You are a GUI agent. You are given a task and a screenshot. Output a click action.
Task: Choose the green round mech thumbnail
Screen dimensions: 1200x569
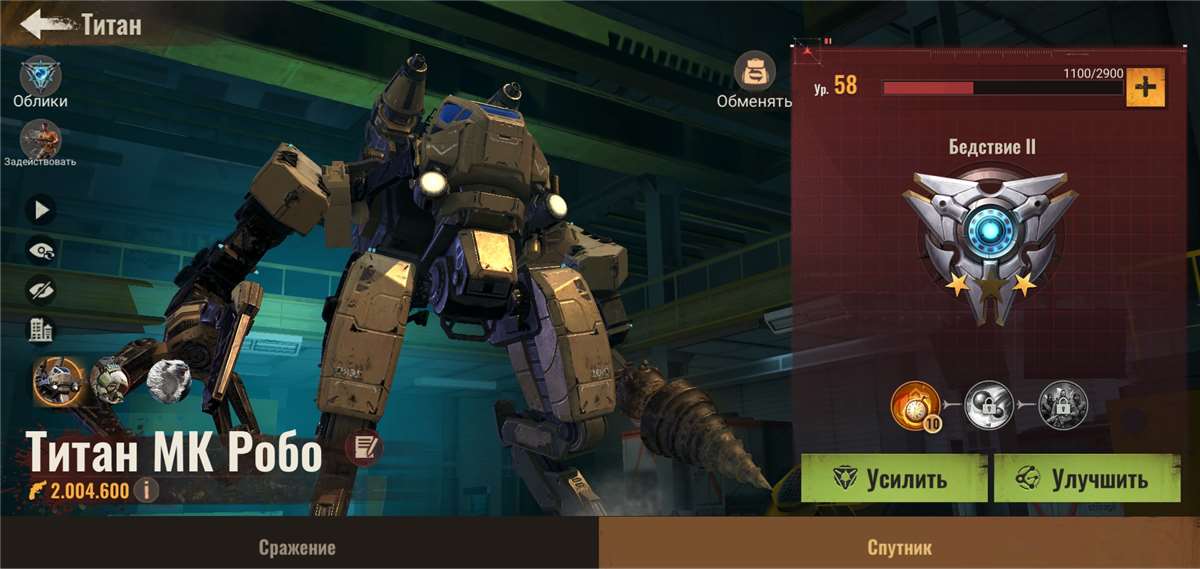coord(109,379)
